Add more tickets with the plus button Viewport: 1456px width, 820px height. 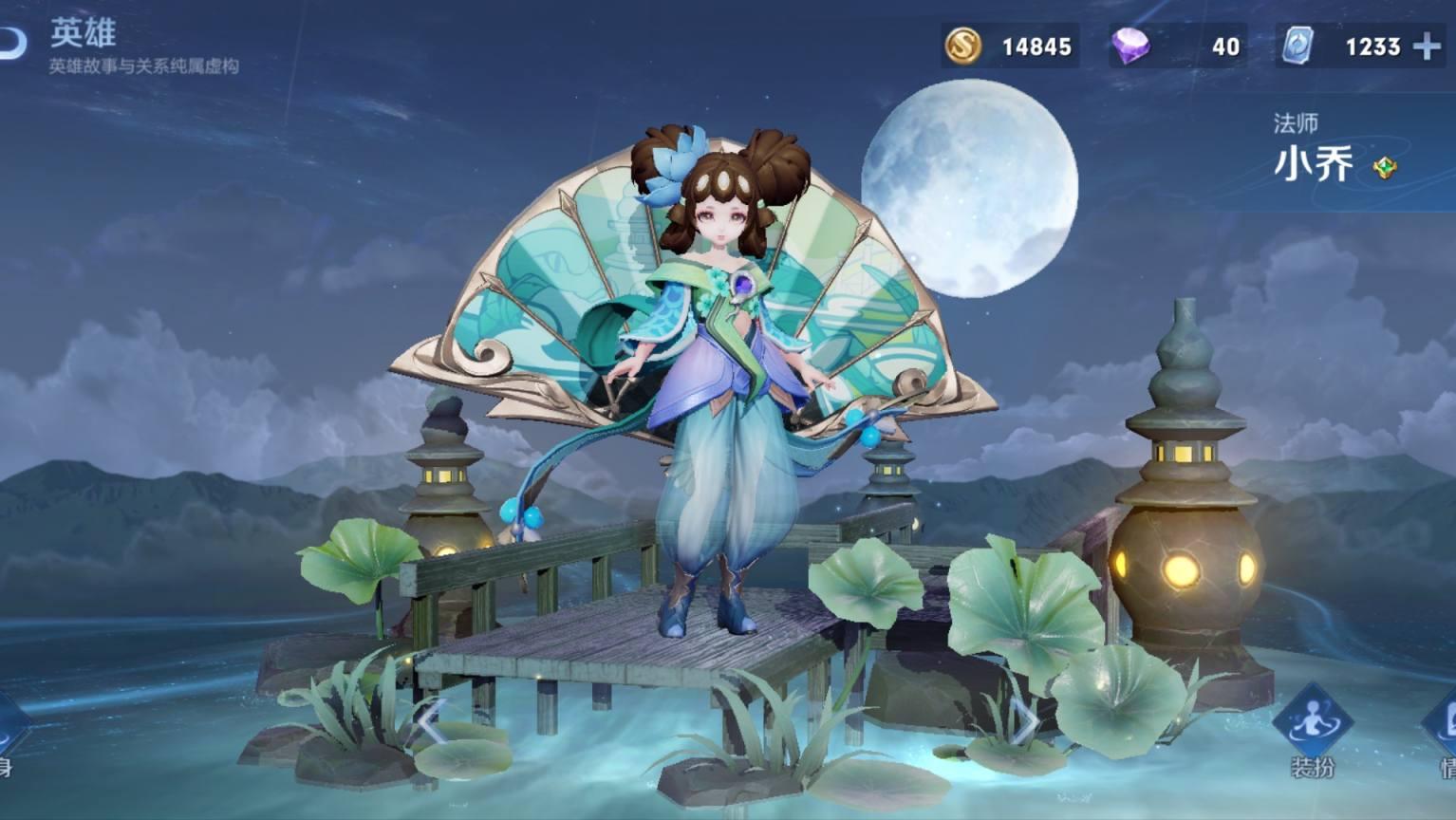click(x=1426, y=47)
